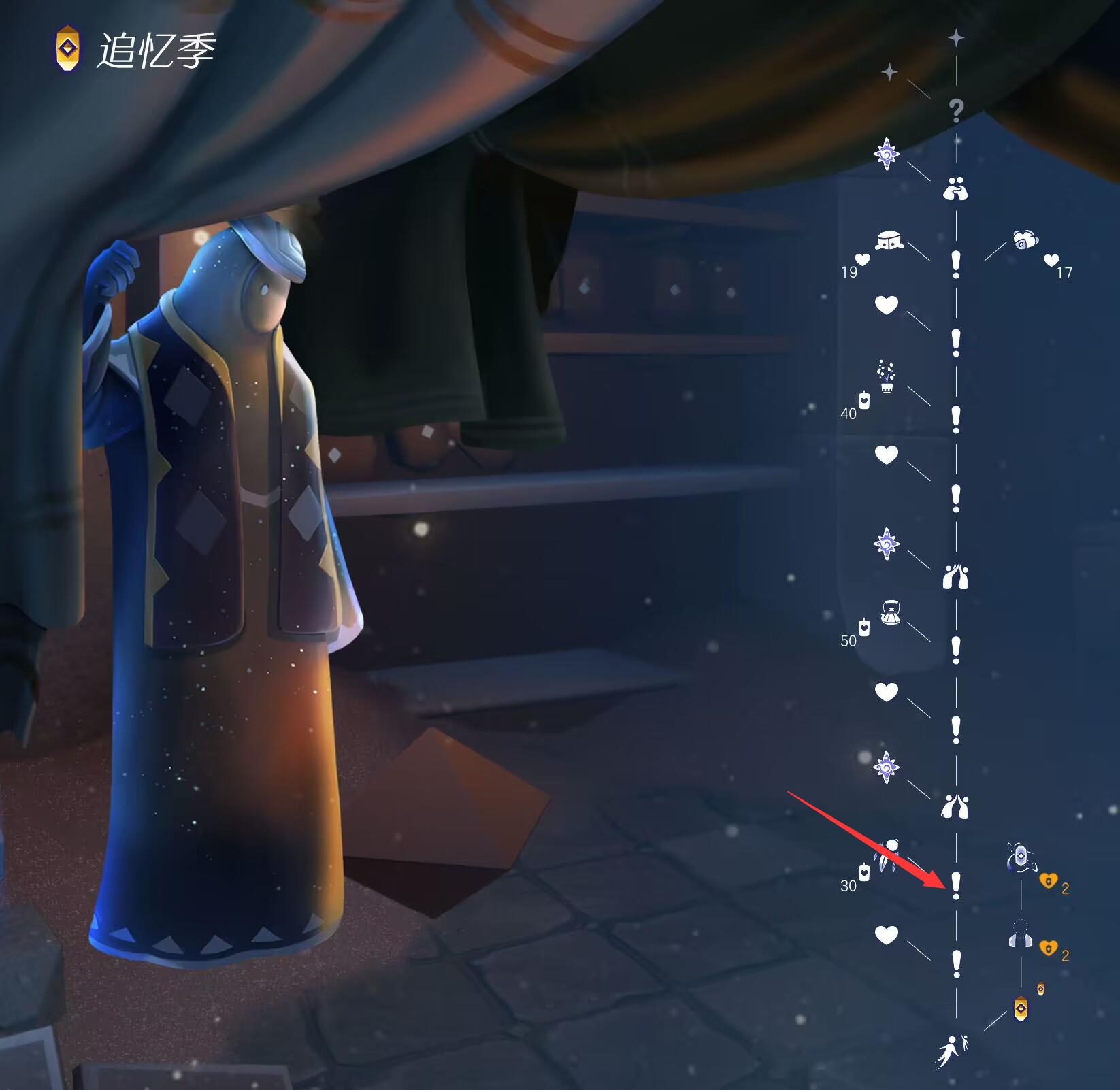The image size is (1120, 1090).
Task: Pick the potted plant costing 40 candles
Action: (x=886, y=378)
